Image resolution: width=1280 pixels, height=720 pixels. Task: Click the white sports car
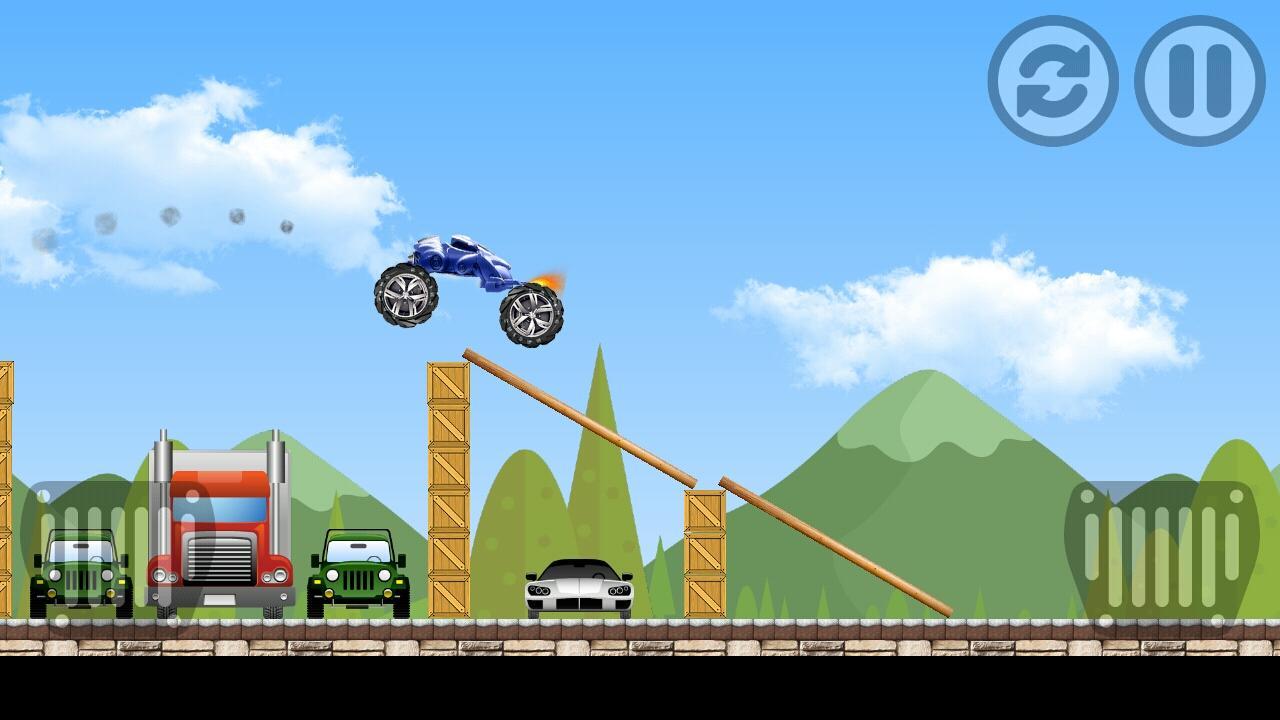pos(578,590)
